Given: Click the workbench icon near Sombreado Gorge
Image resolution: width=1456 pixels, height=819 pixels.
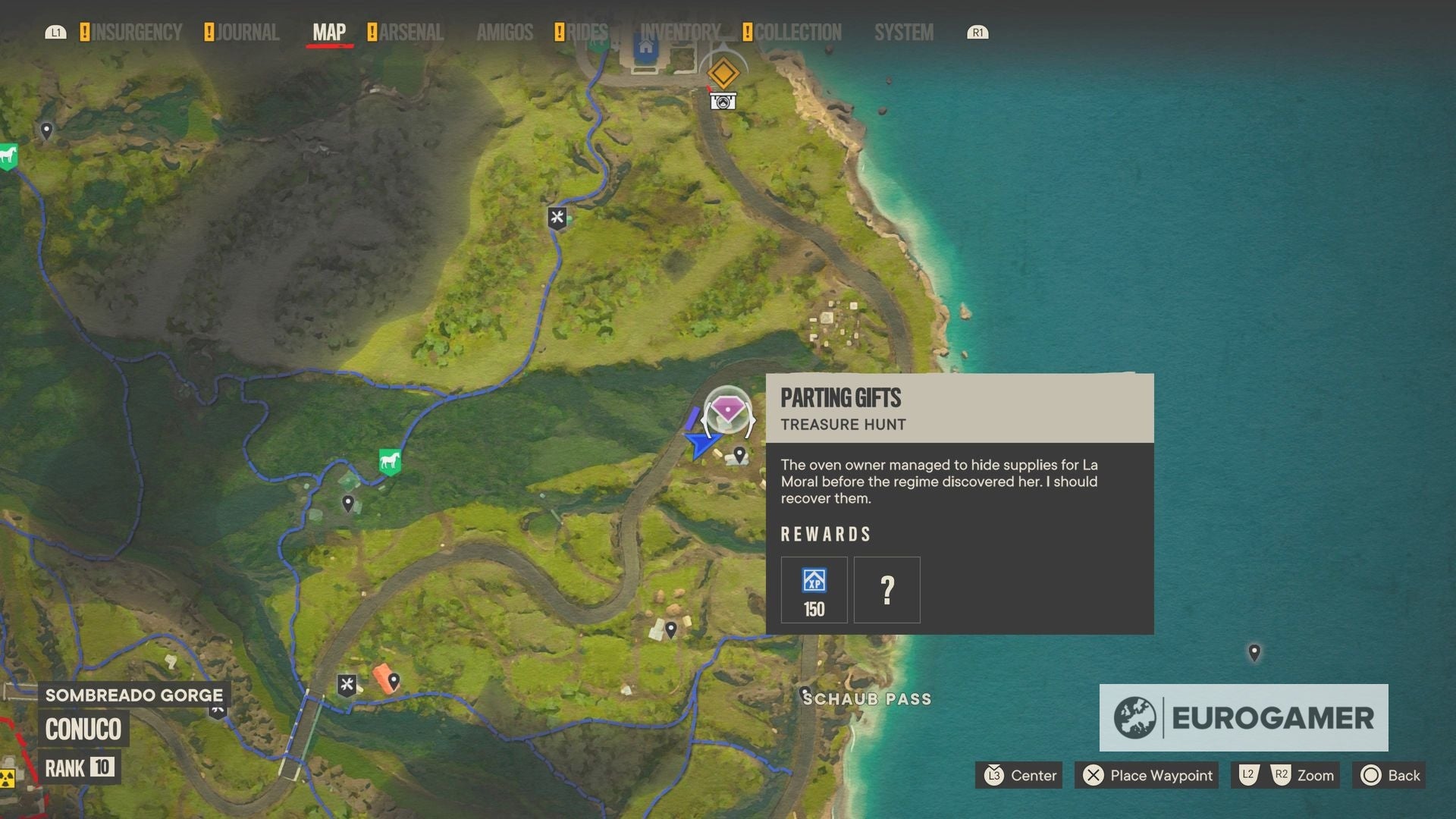Looking at the screenshot, I should (x=347, y=683).
